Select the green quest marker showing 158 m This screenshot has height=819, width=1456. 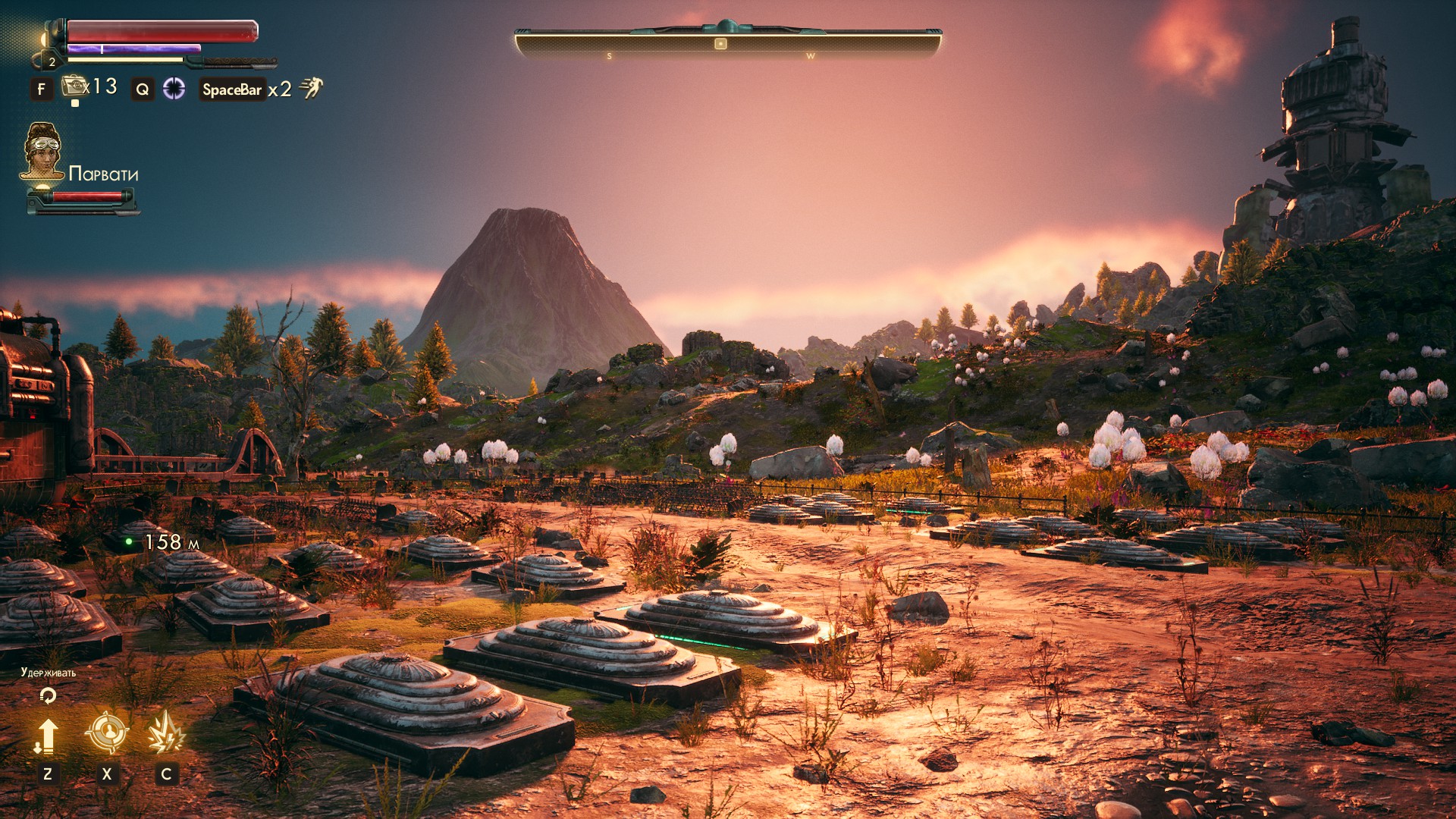click(129, 541)
